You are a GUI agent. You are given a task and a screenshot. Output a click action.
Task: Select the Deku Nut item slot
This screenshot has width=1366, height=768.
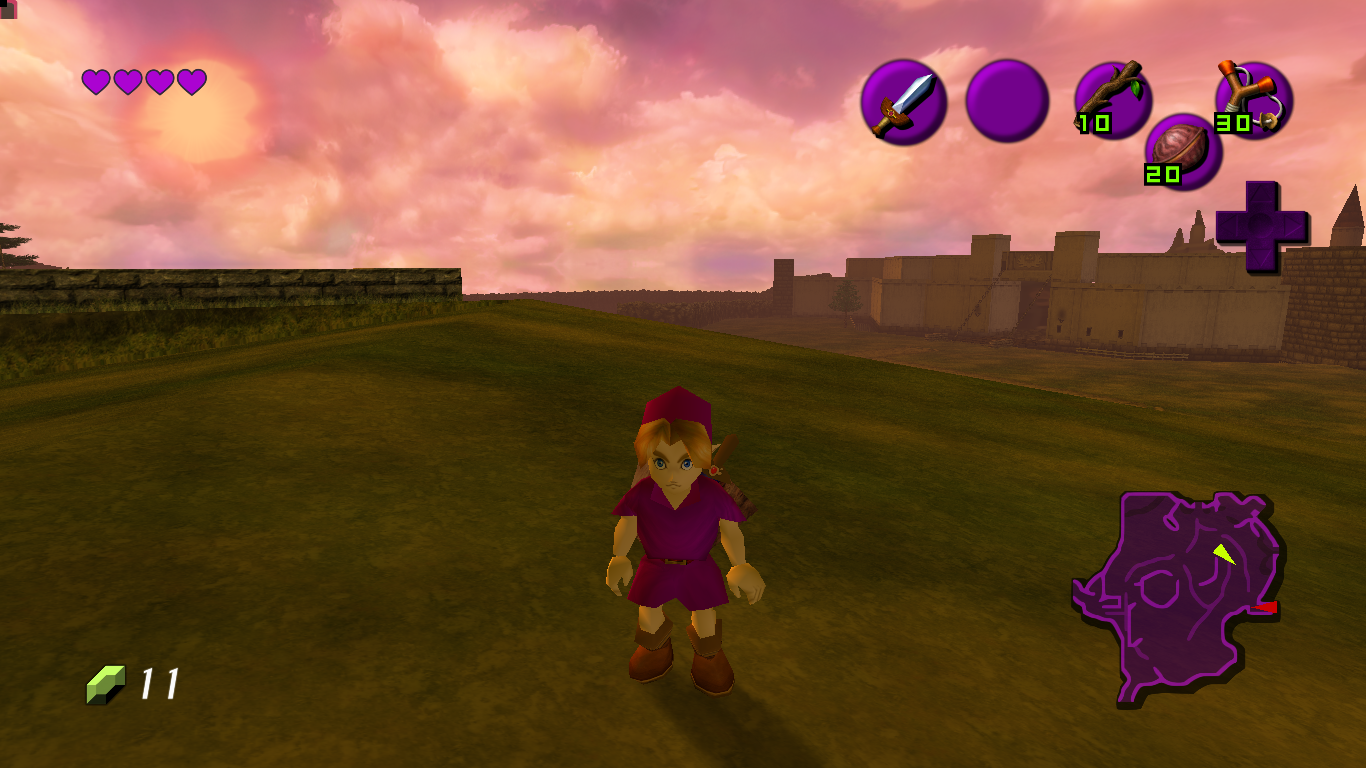coord(1183,151)
